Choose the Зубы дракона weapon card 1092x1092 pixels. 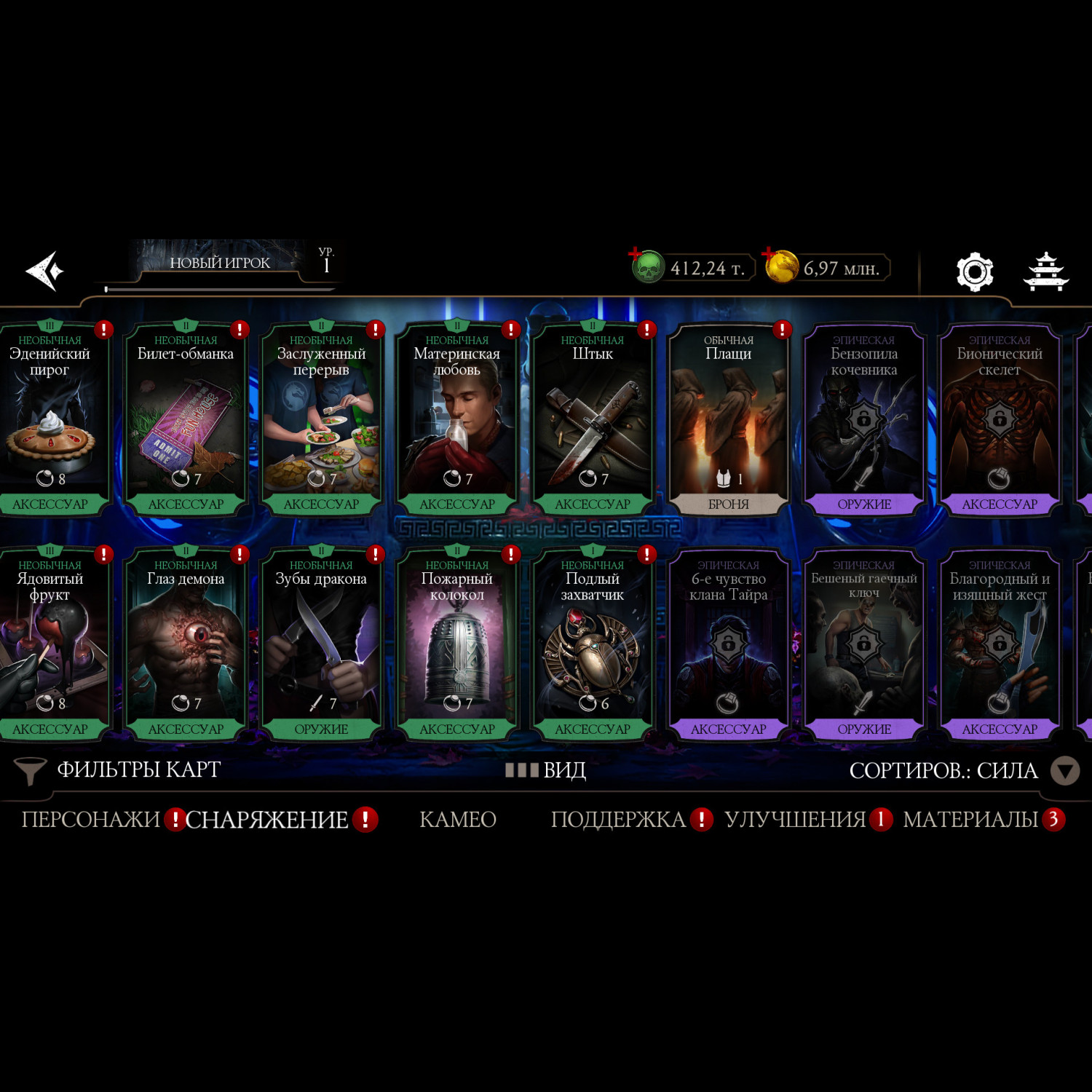(321, 644)
